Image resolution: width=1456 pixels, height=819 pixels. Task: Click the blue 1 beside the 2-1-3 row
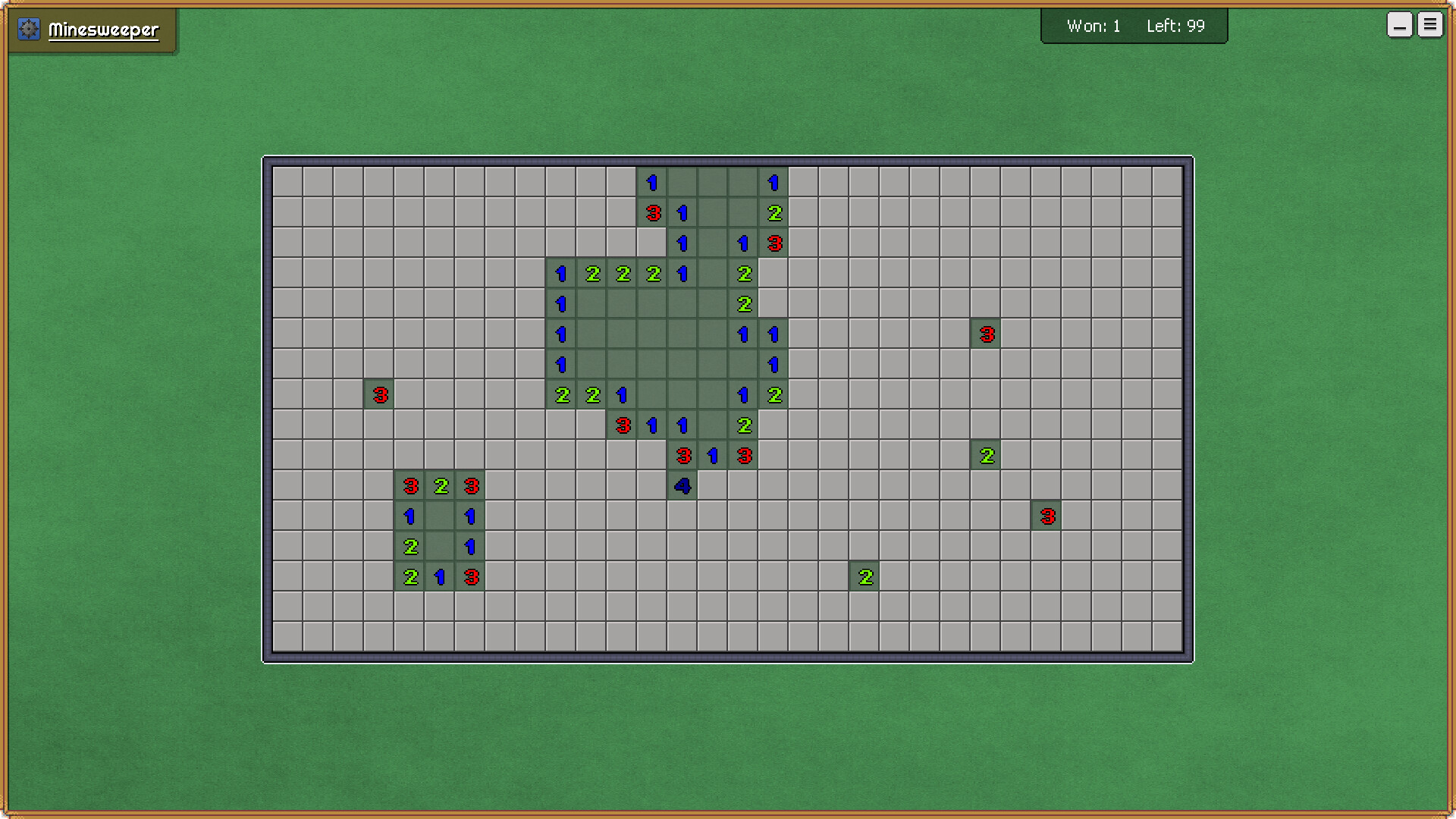pyautogui.click(x=440, y=576)
